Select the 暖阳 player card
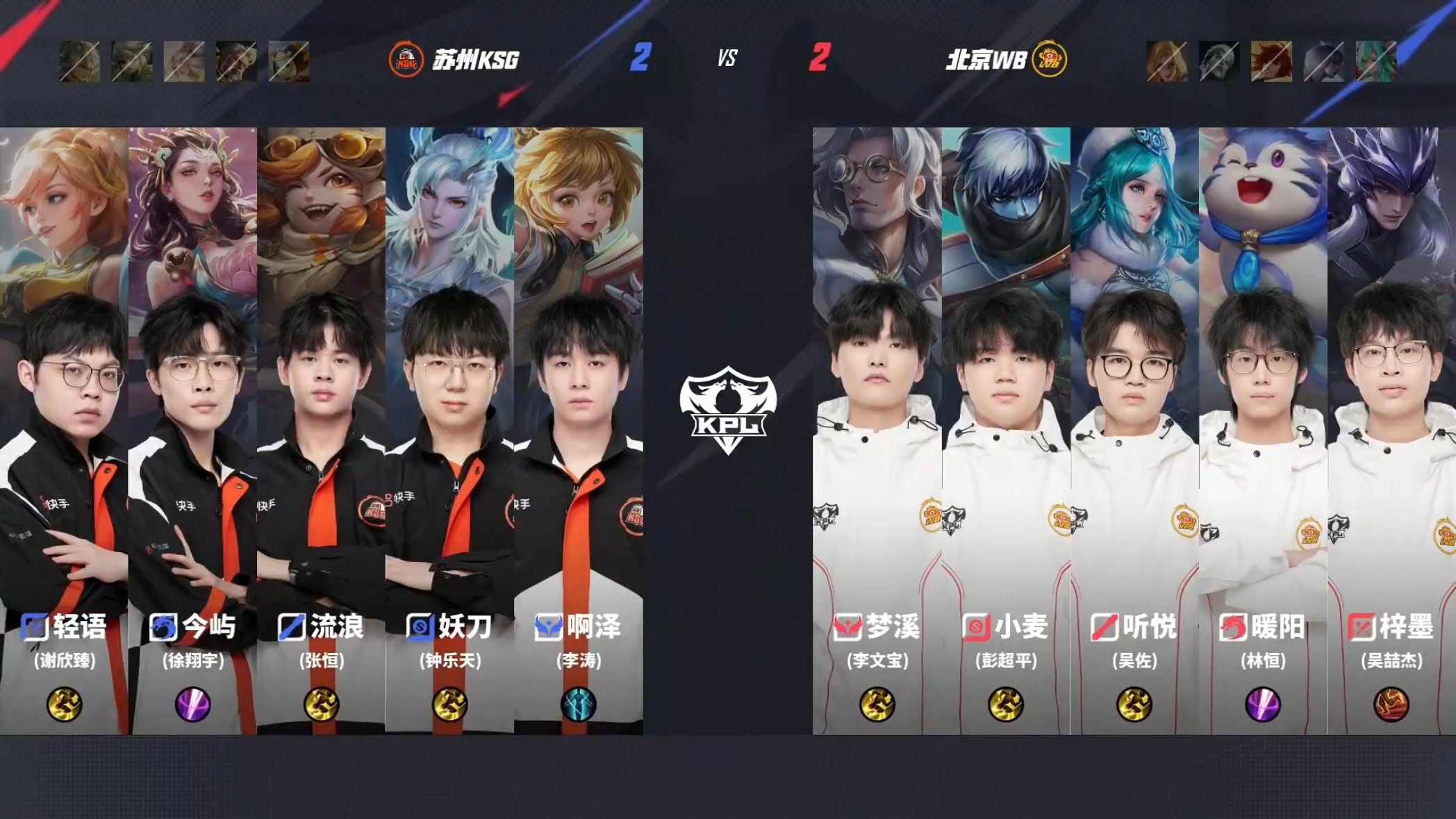The image size is (1456, 819). [1263, 431]
